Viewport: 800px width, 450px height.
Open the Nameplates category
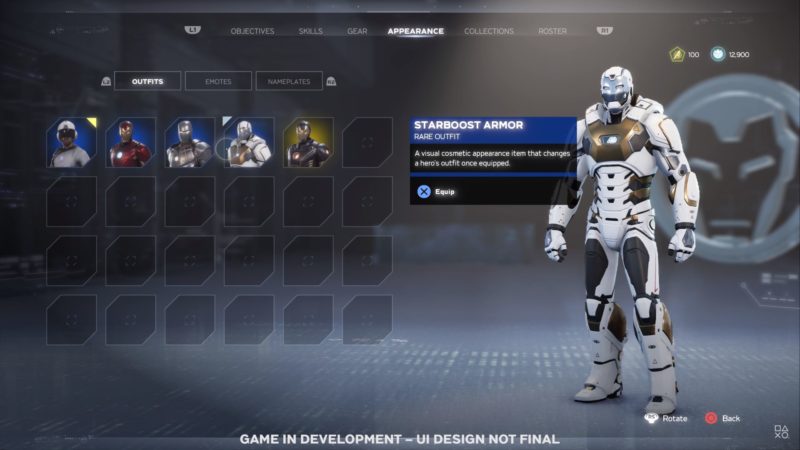click(289, 81)
